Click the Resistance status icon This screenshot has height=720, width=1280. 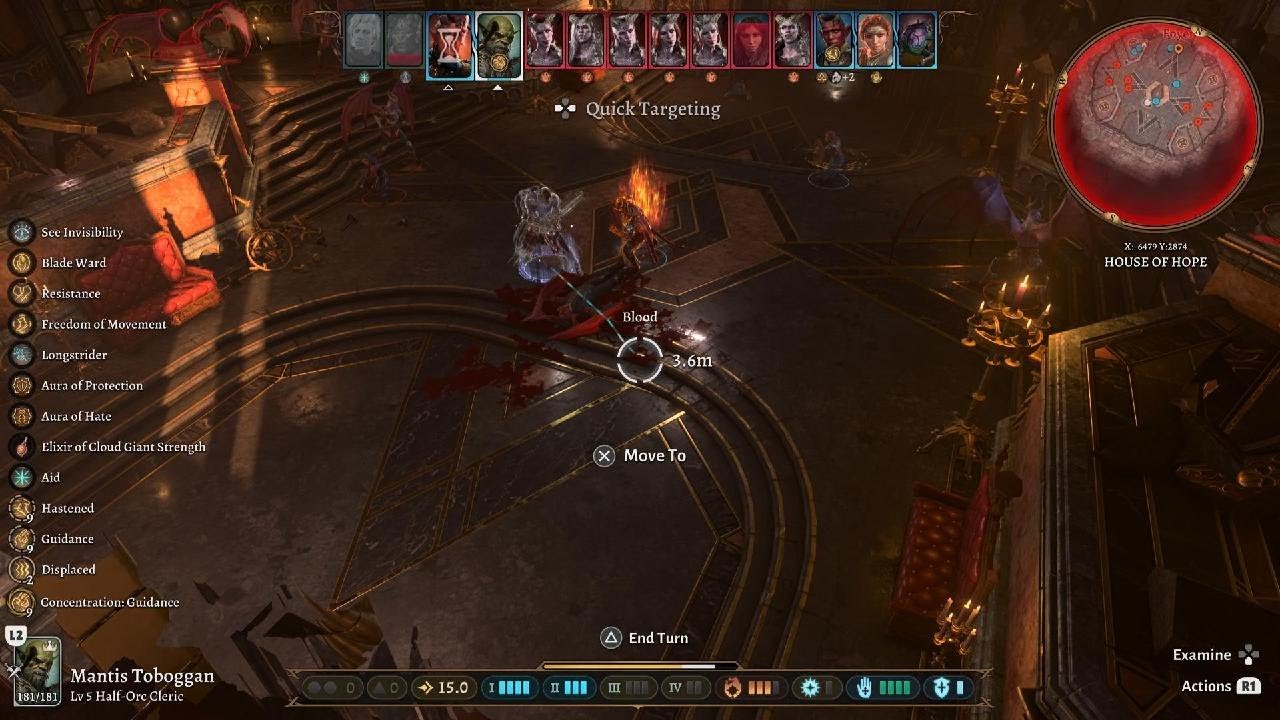pos(22,293)
